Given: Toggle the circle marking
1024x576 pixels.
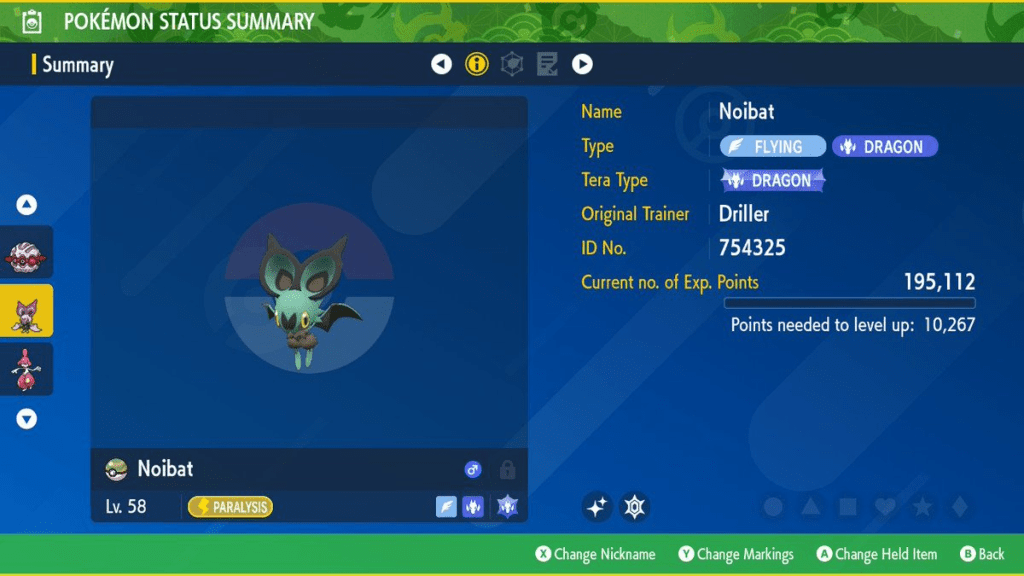Looking at the screenshot, I should click(x=773, y=508).
